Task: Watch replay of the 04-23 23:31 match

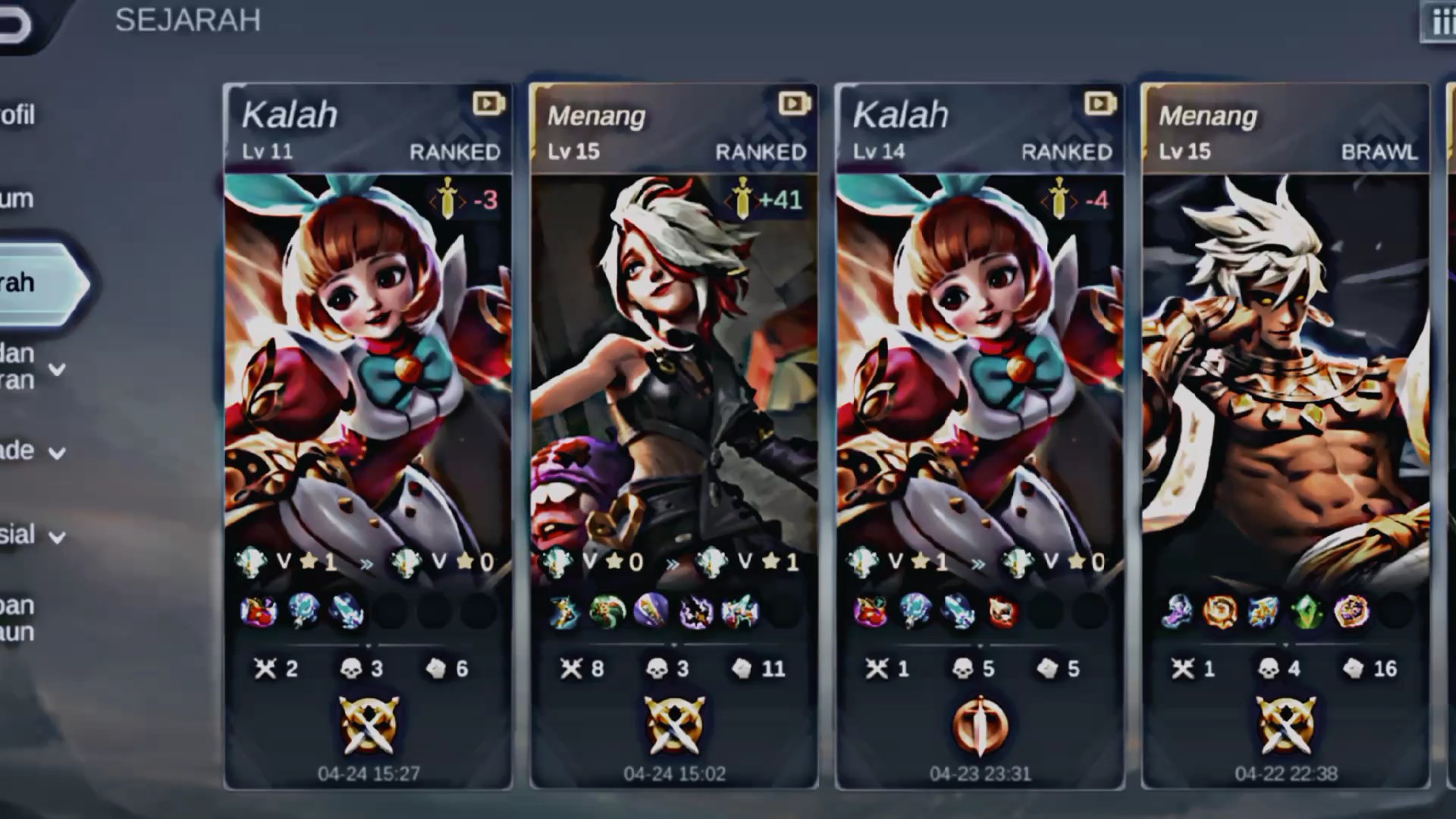Action: coord(1100,103)
